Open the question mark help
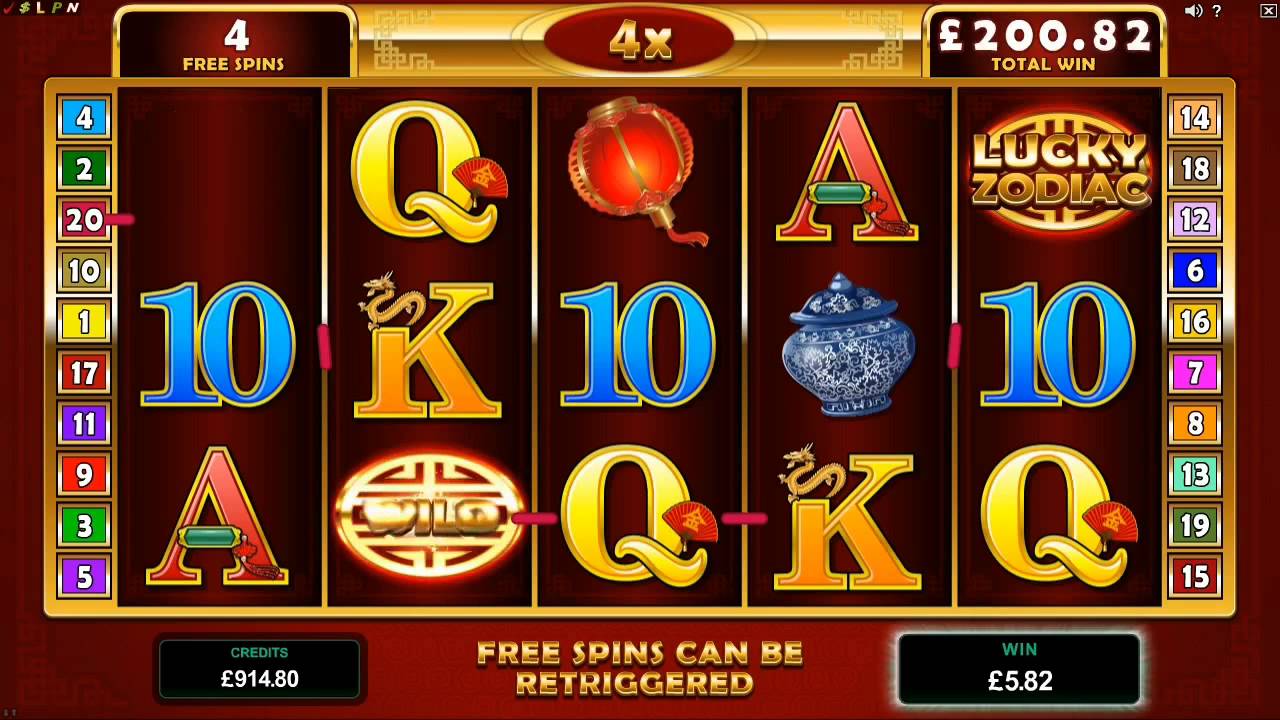1280x720 pixels. pyautogui.click(x=1217, y=10)
